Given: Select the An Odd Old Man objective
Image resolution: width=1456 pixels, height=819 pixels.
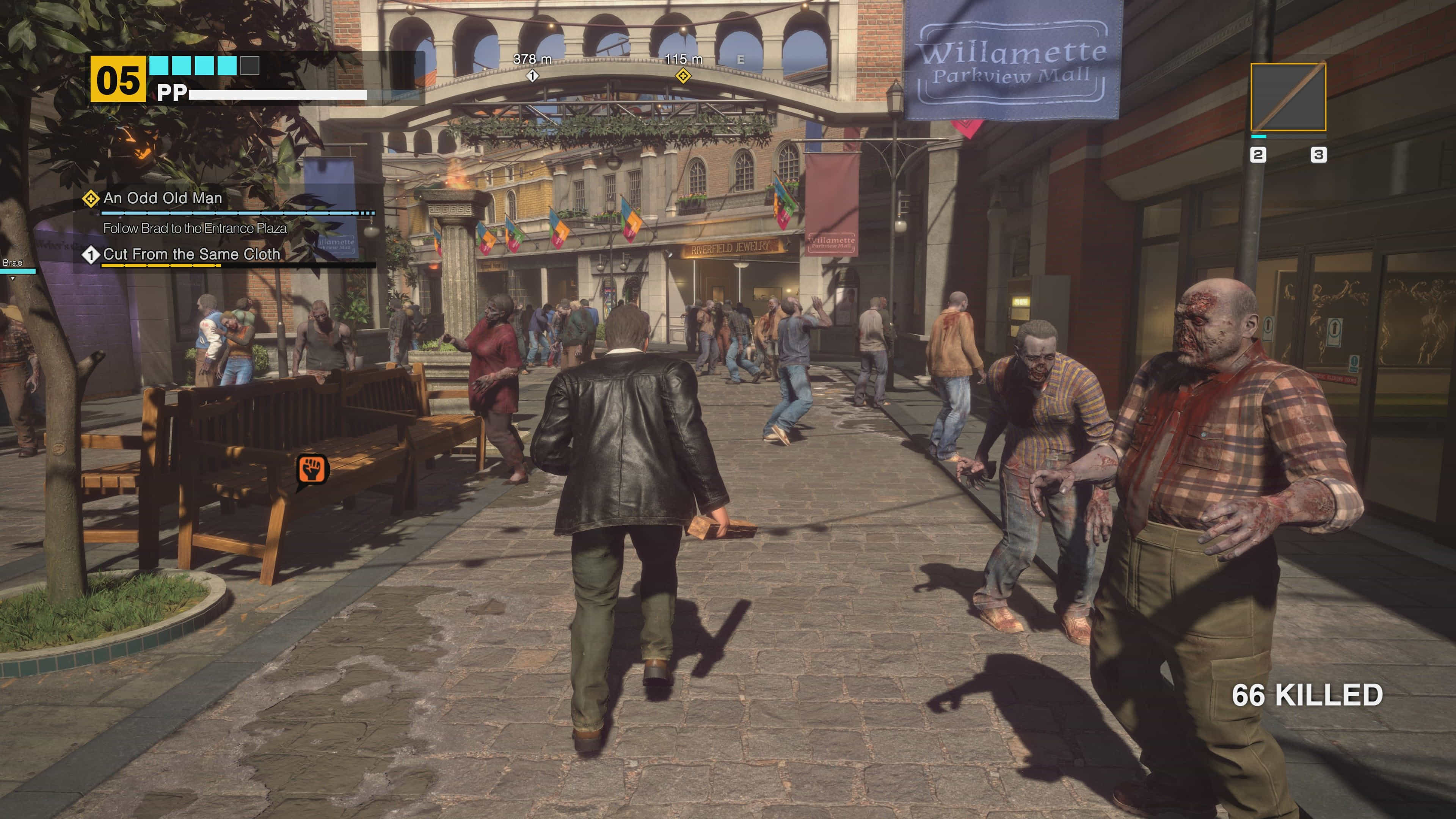Looking at the screenshot, I should (163, 198).
